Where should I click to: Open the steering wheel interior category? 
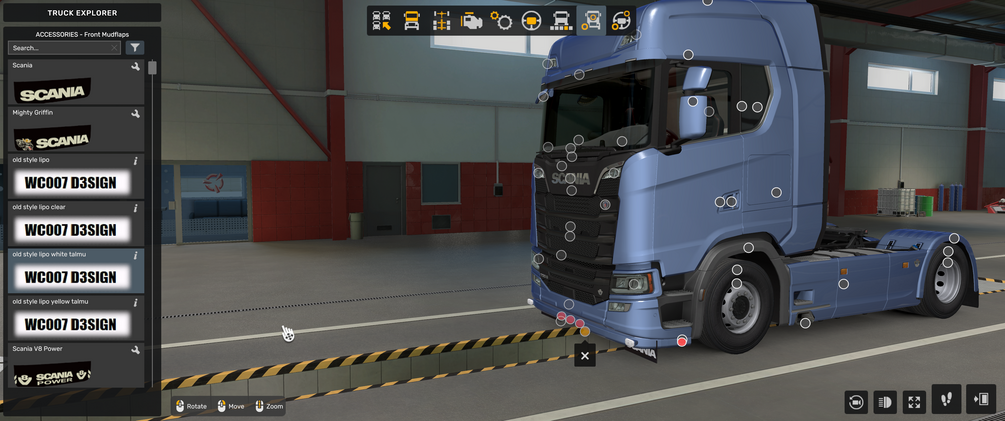(x=531, y=21)
